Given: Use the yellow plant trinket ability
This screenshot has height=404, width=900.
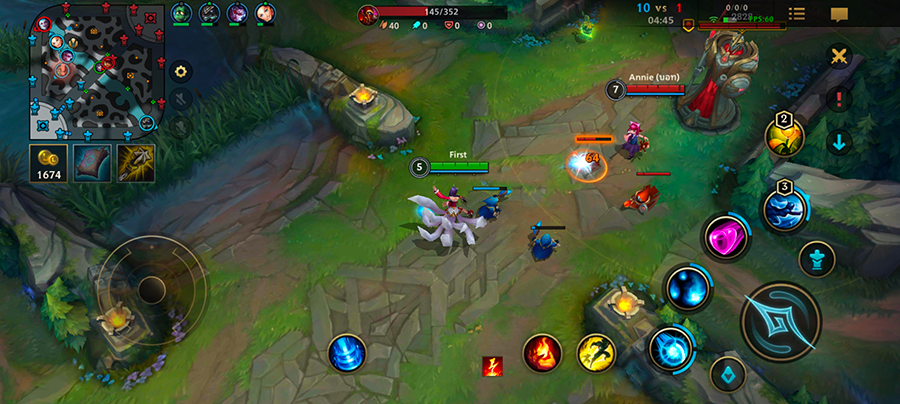Looking at the screenshot, I should (785, 136).
